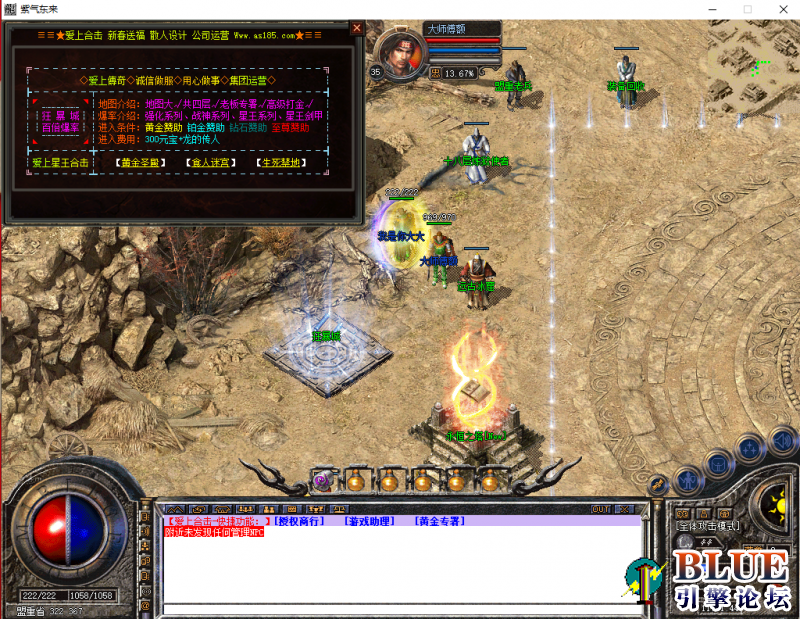This screenshot has height=619, width=800.
Task: Close the NPC dialog window
Action: tap(356, 29)
